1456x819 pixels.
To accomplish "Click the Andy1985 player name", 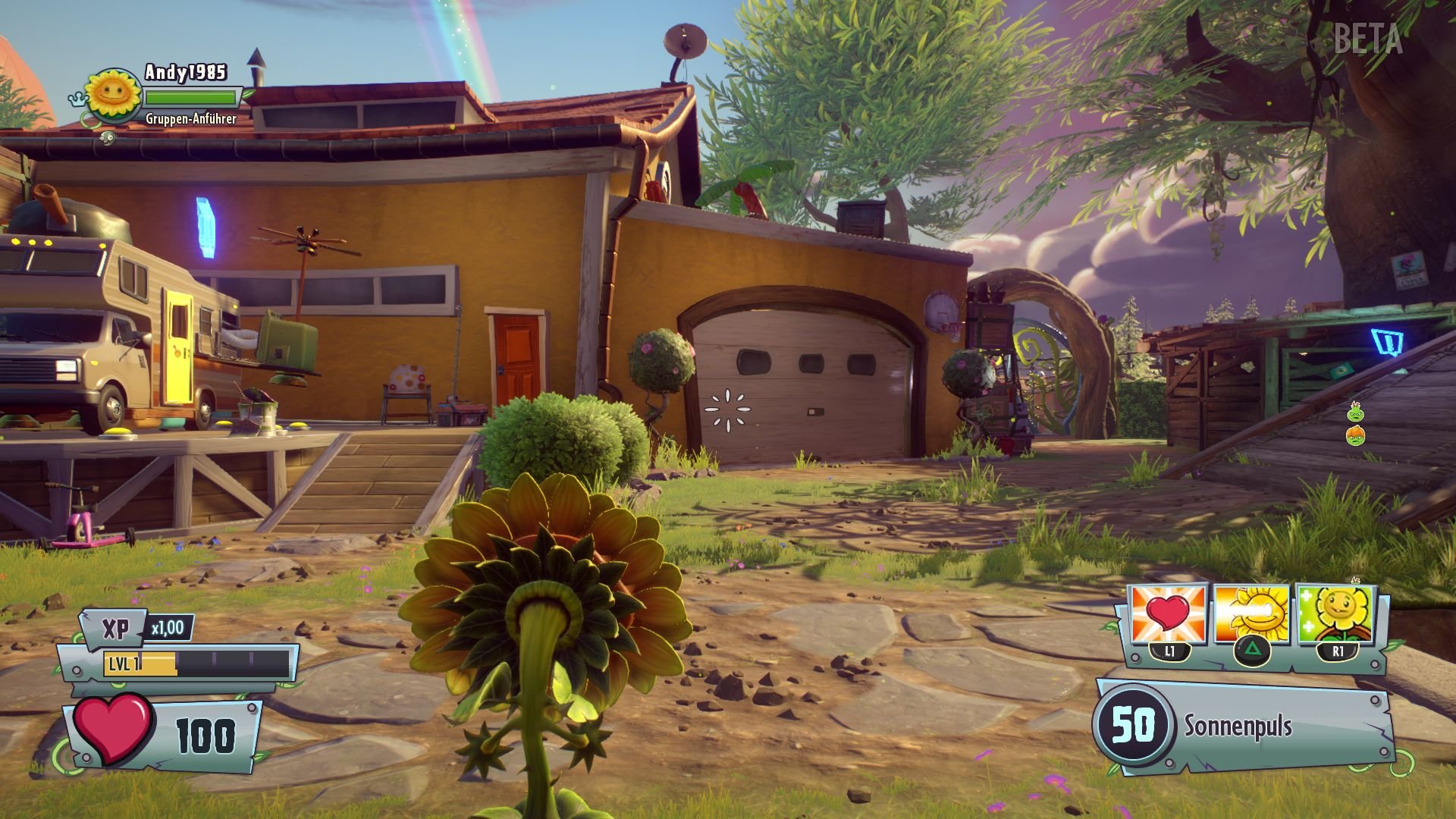I will coord(184,74).
